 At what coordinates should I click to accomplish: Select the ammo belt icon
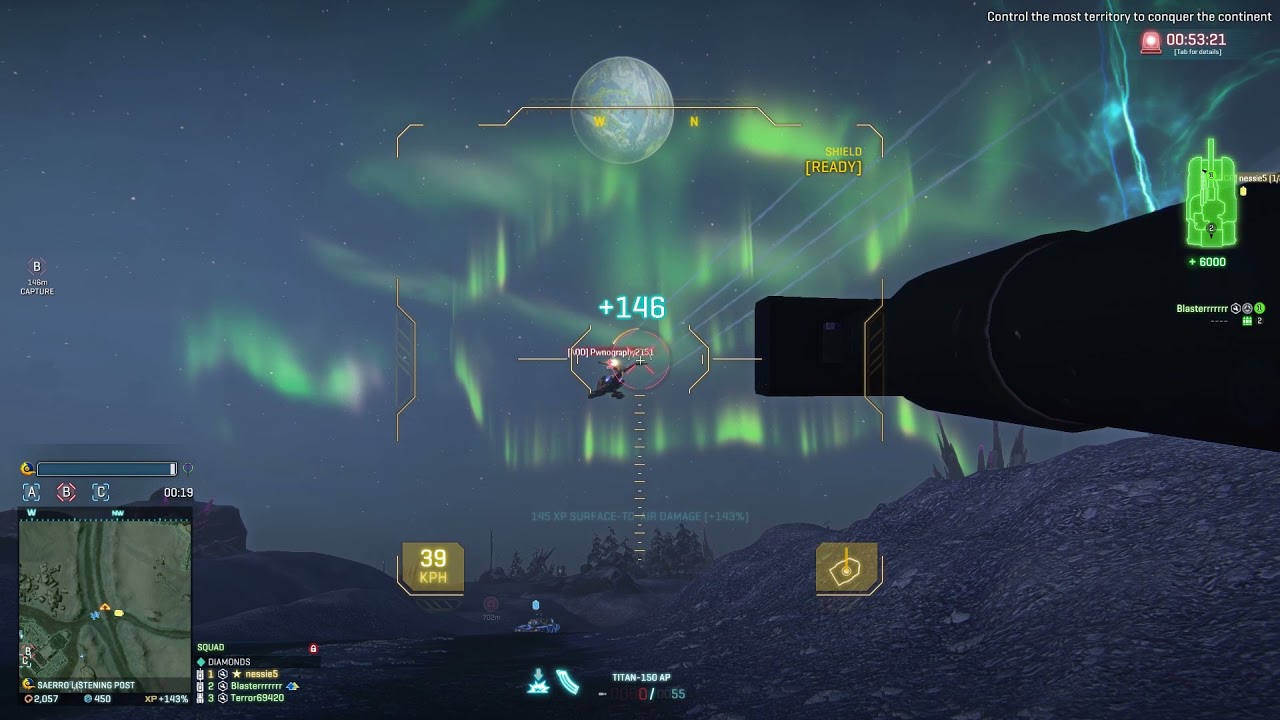tap(568, 682)
